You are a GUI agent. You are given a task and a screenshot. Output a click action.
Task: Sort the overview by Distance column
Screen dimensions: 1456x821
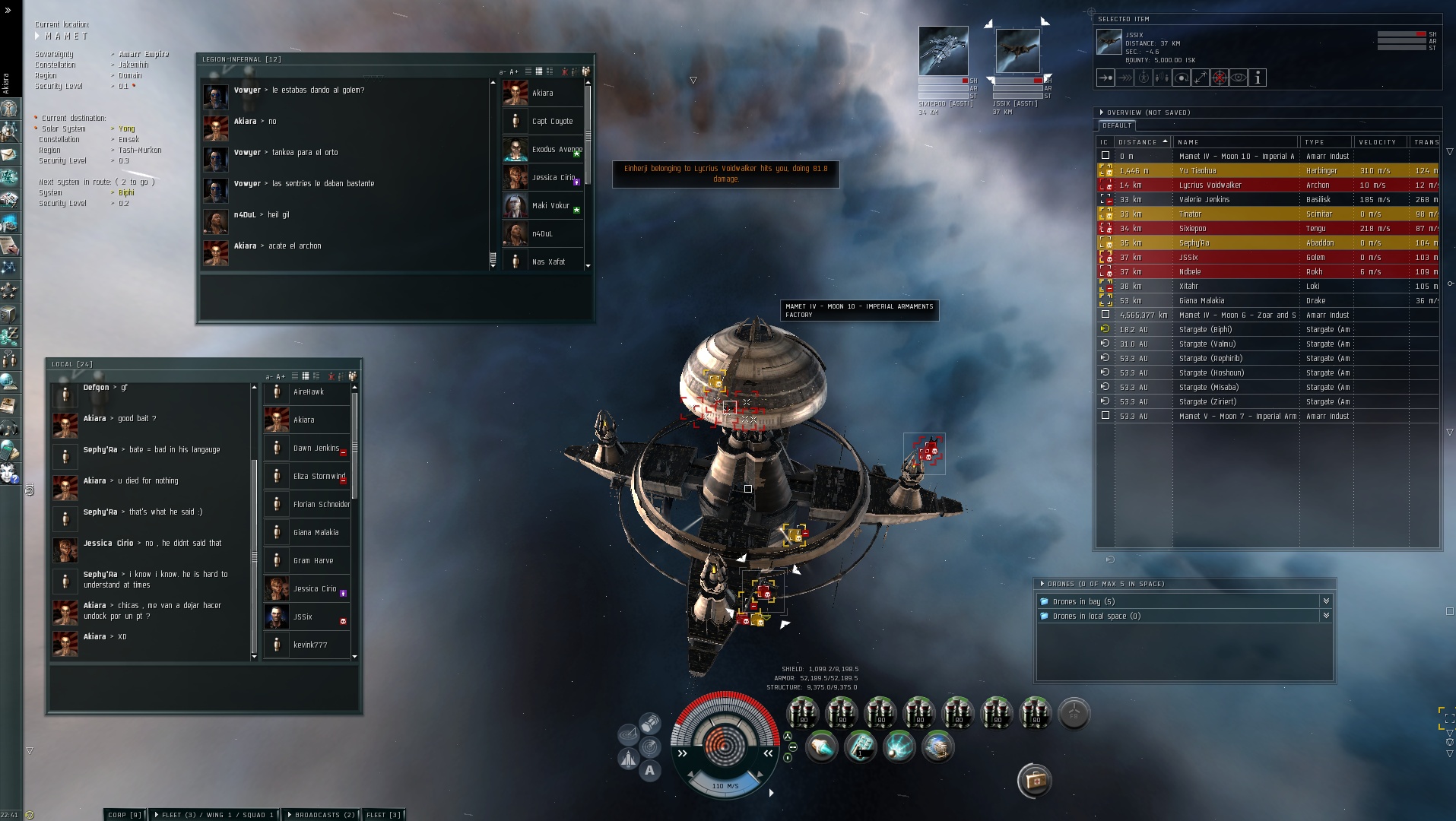pos(1141,142)
